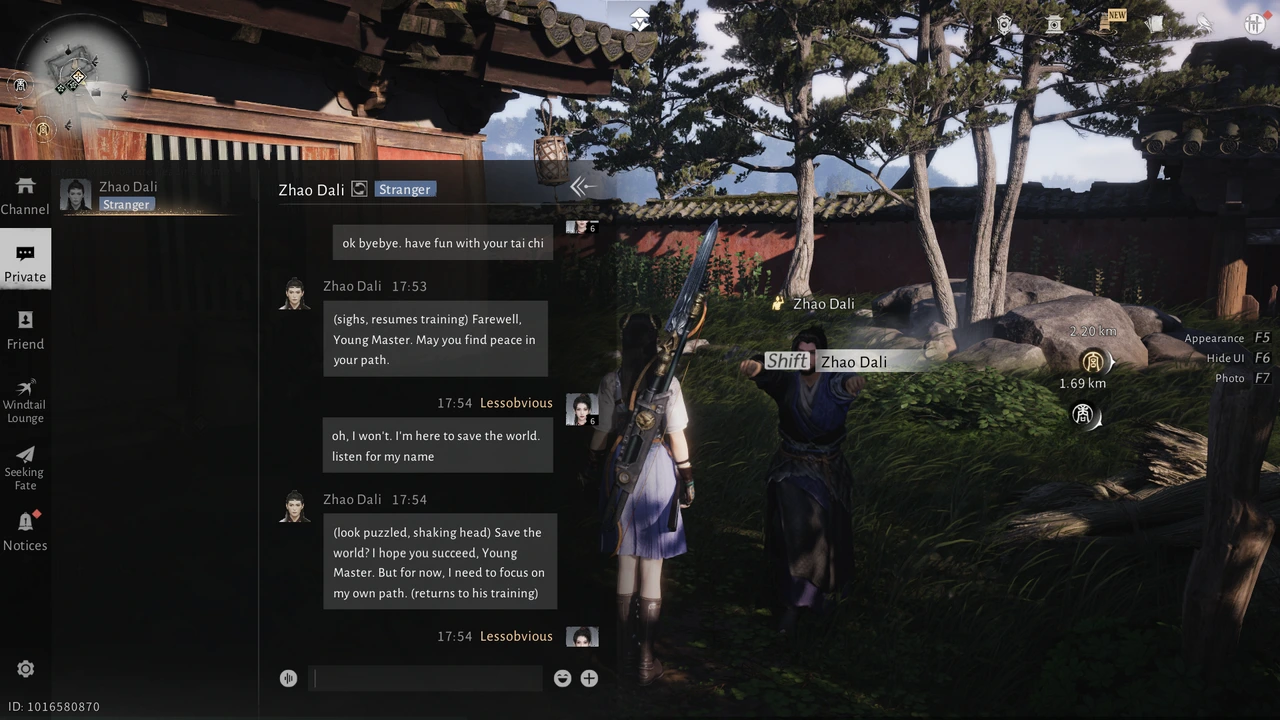Click the refresh icon beside Zhao Dali's name
Screen dimensions: 1280x720
coord(359,189)
